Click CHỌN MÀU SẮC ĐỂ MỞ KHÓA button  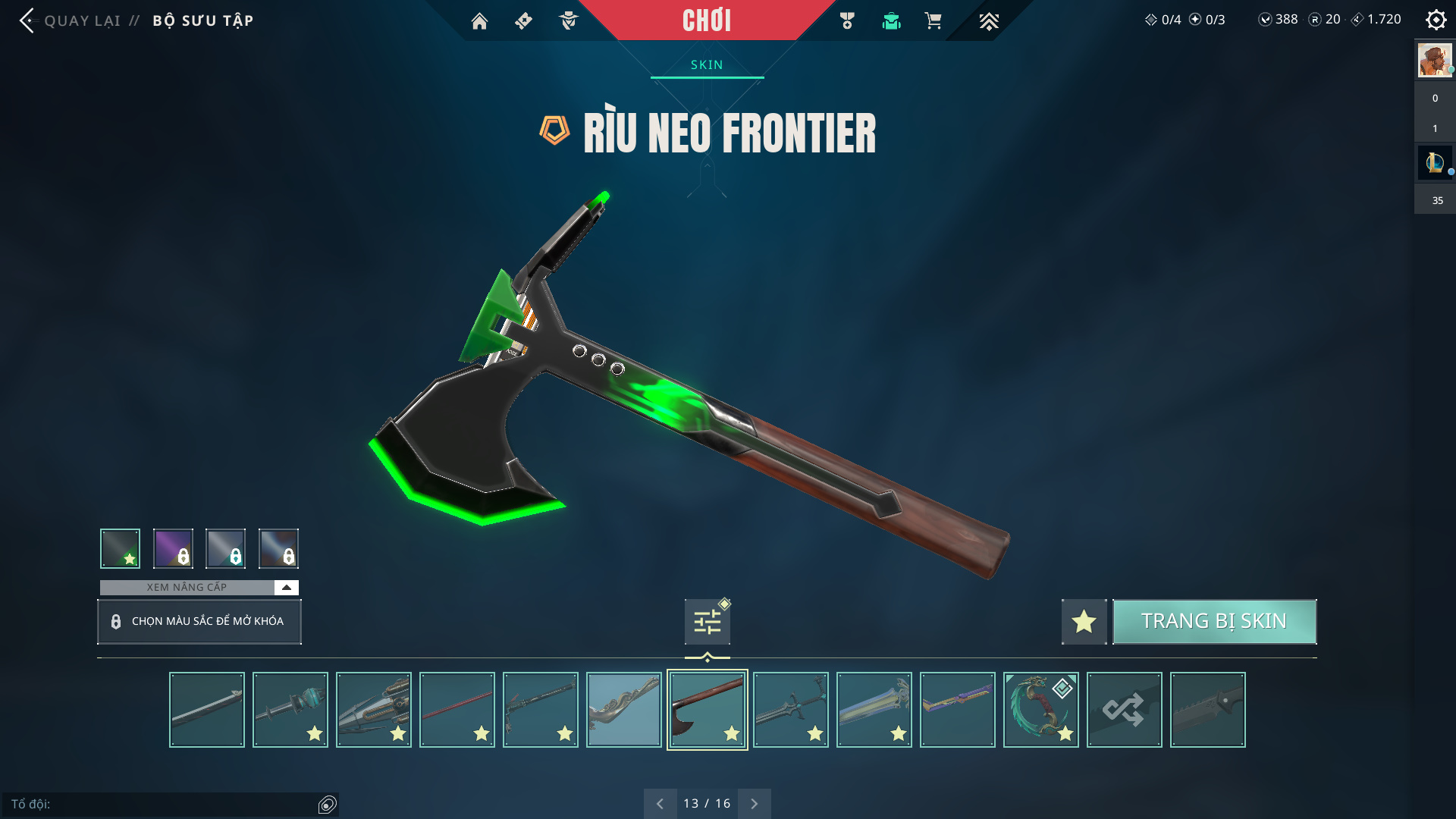point(199,622)
